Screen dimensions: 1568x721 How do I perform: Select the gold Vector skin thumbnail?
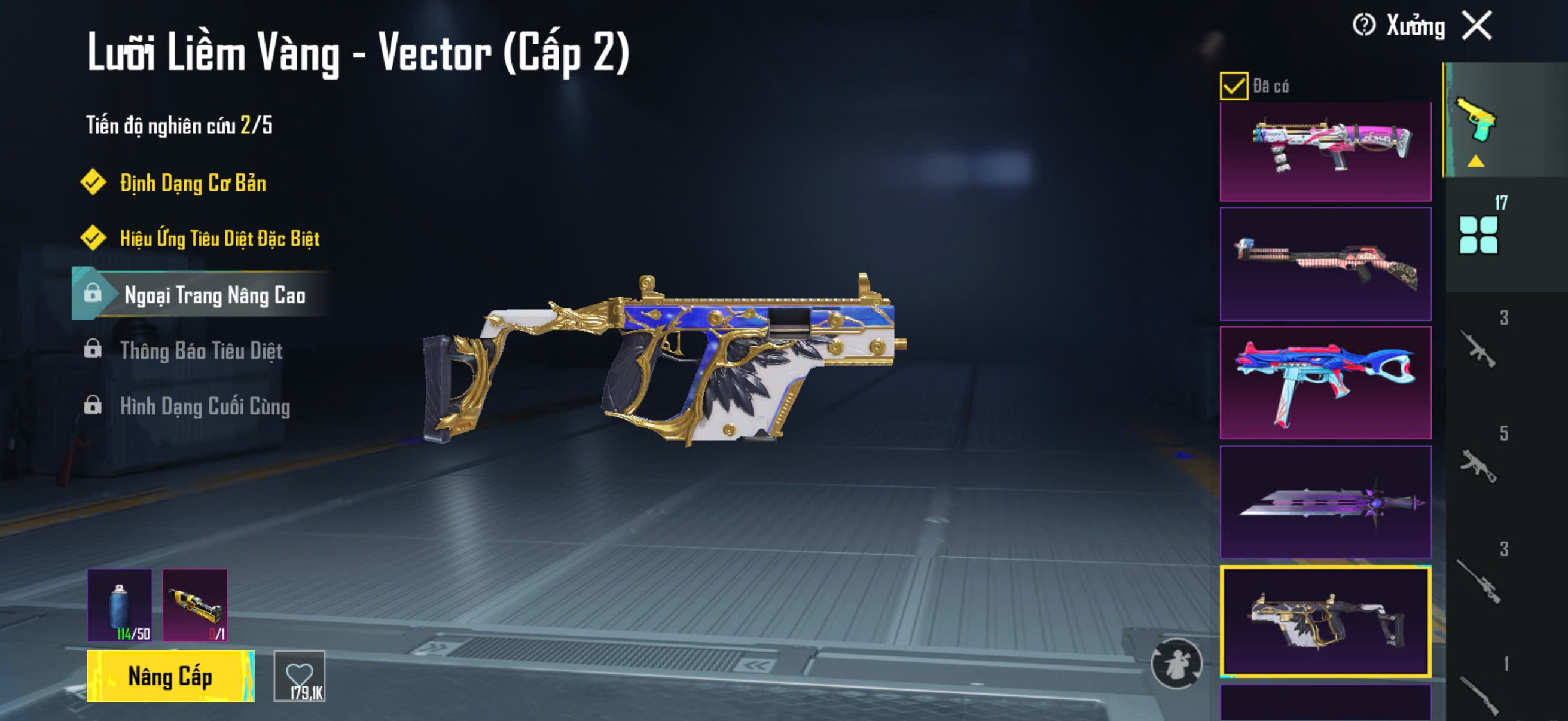pos(1325,621)
